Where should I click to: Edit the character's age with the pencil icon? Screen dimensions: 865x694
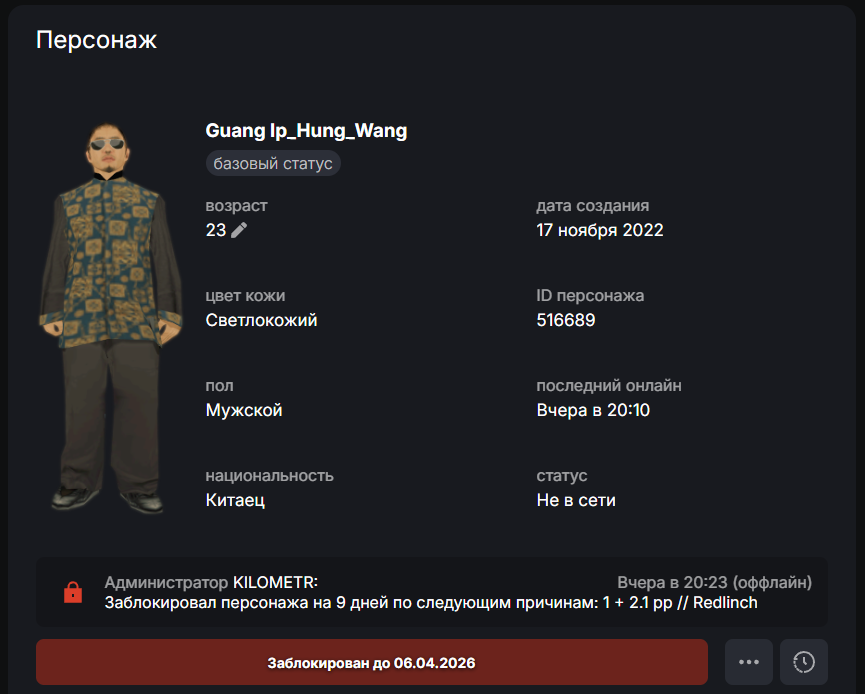(239, 230)
